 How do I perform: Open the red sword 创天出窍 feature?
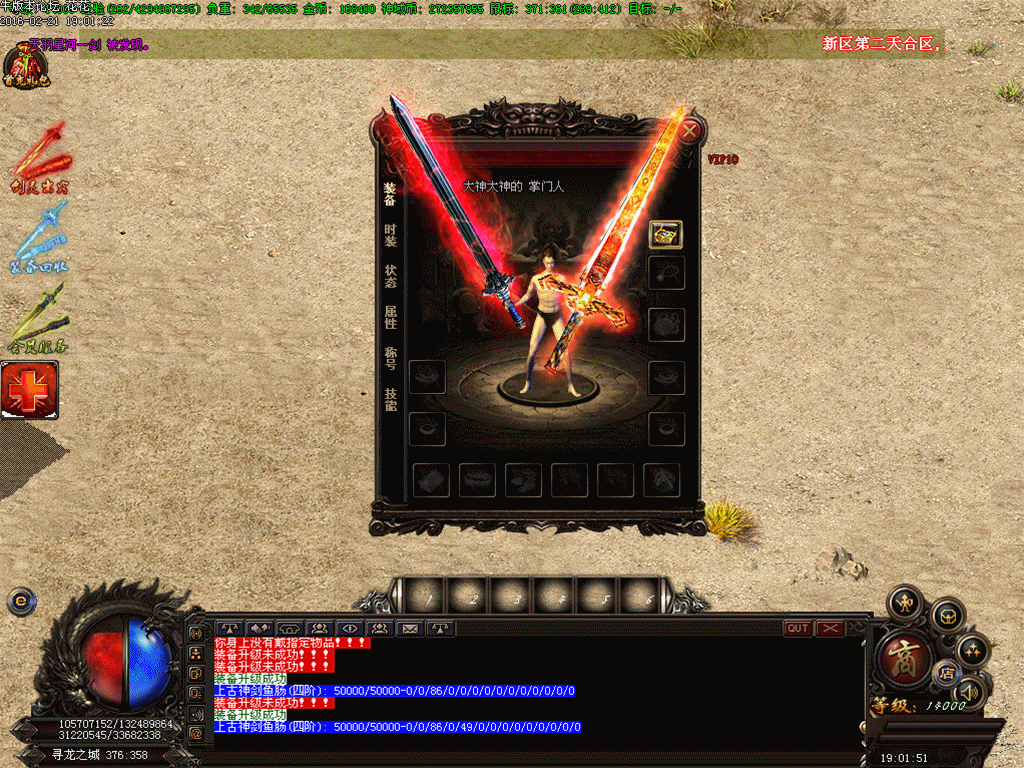pyautogui.click(x=40, y=160)
